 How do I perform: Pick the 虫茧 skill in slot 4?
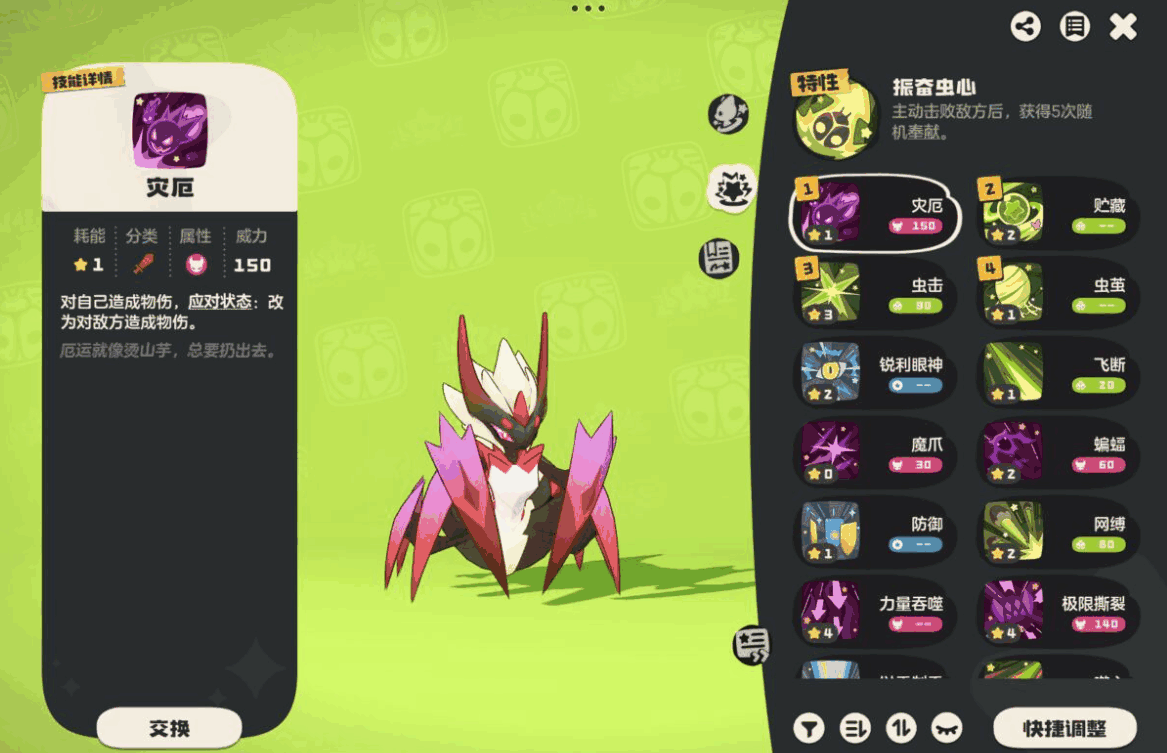(1058, 293)
